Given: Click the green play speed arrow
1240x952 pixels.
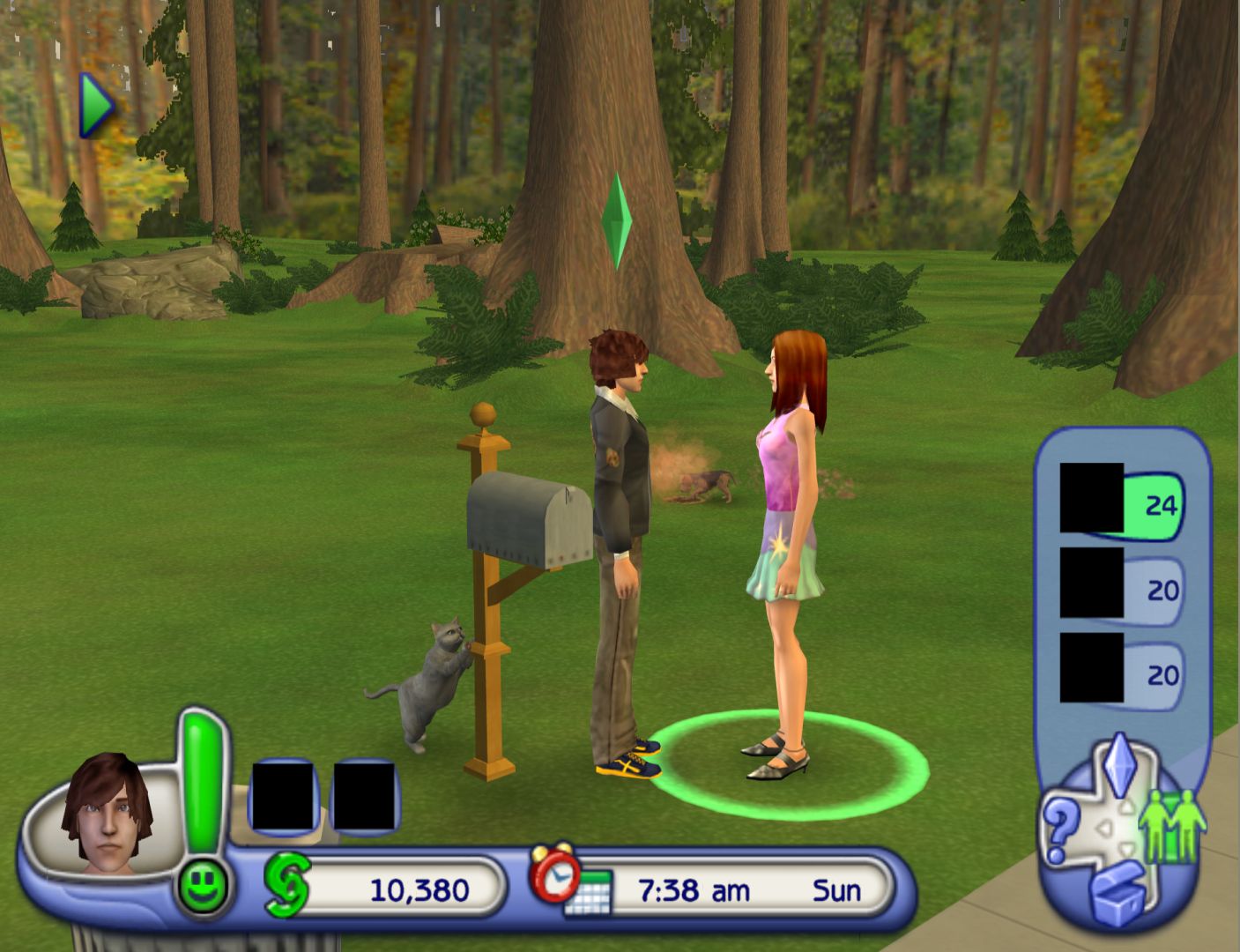Looking at the screenshot, I should pos(97,105).
